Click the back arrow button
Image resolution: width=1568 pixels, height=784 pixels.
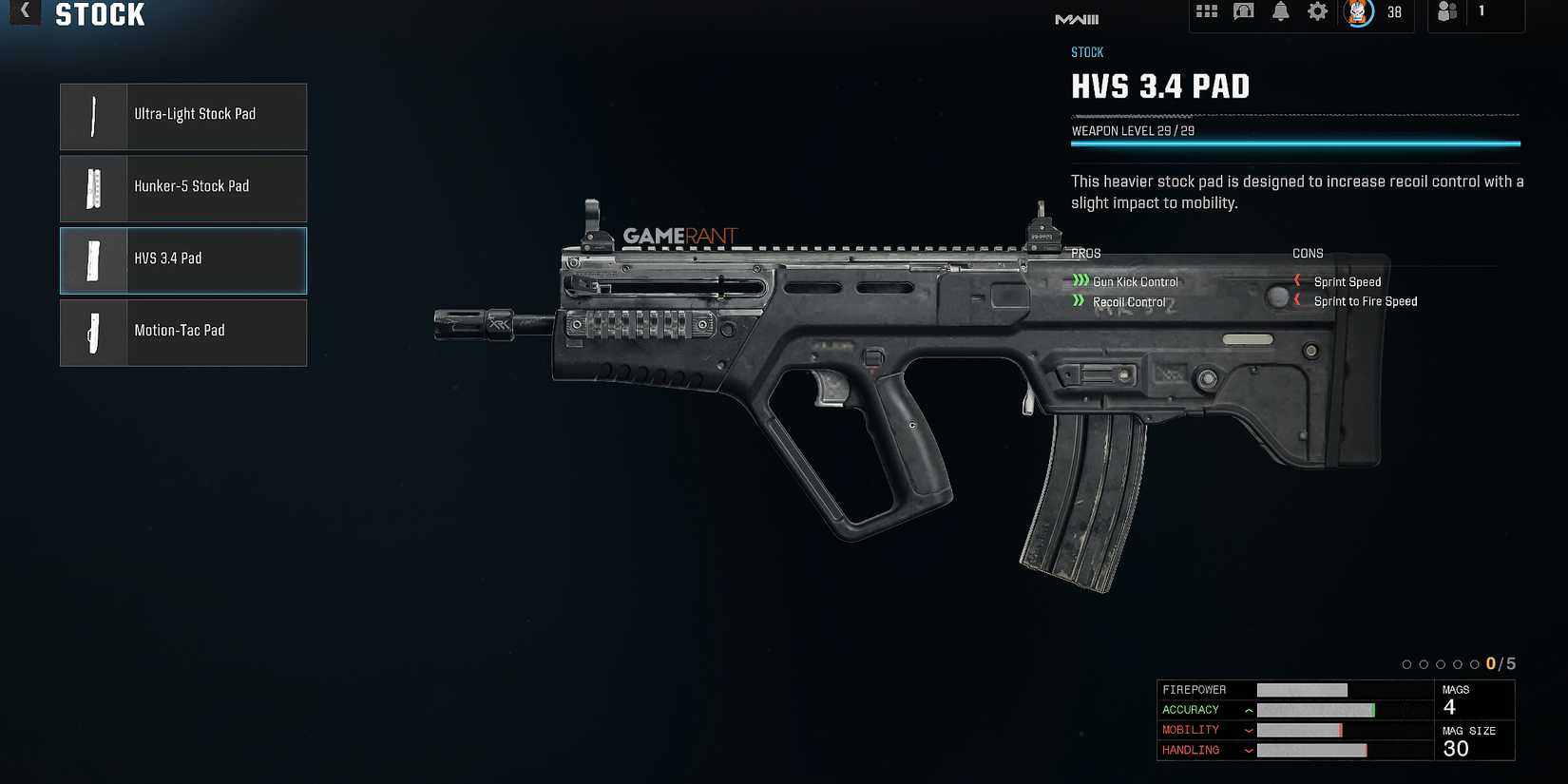24,13
